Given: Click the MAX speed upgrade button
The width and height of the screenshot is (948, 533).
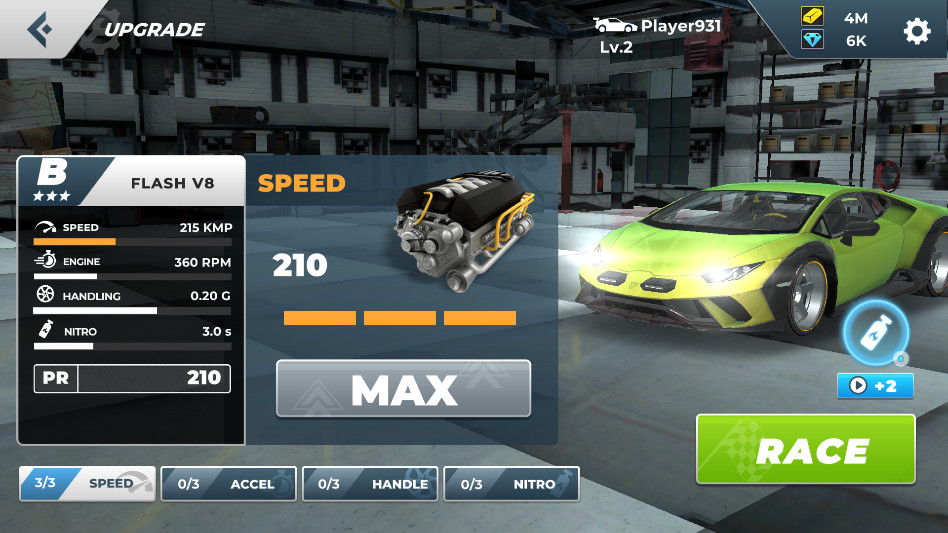Looking at the screenshot, I should [403, 389].
